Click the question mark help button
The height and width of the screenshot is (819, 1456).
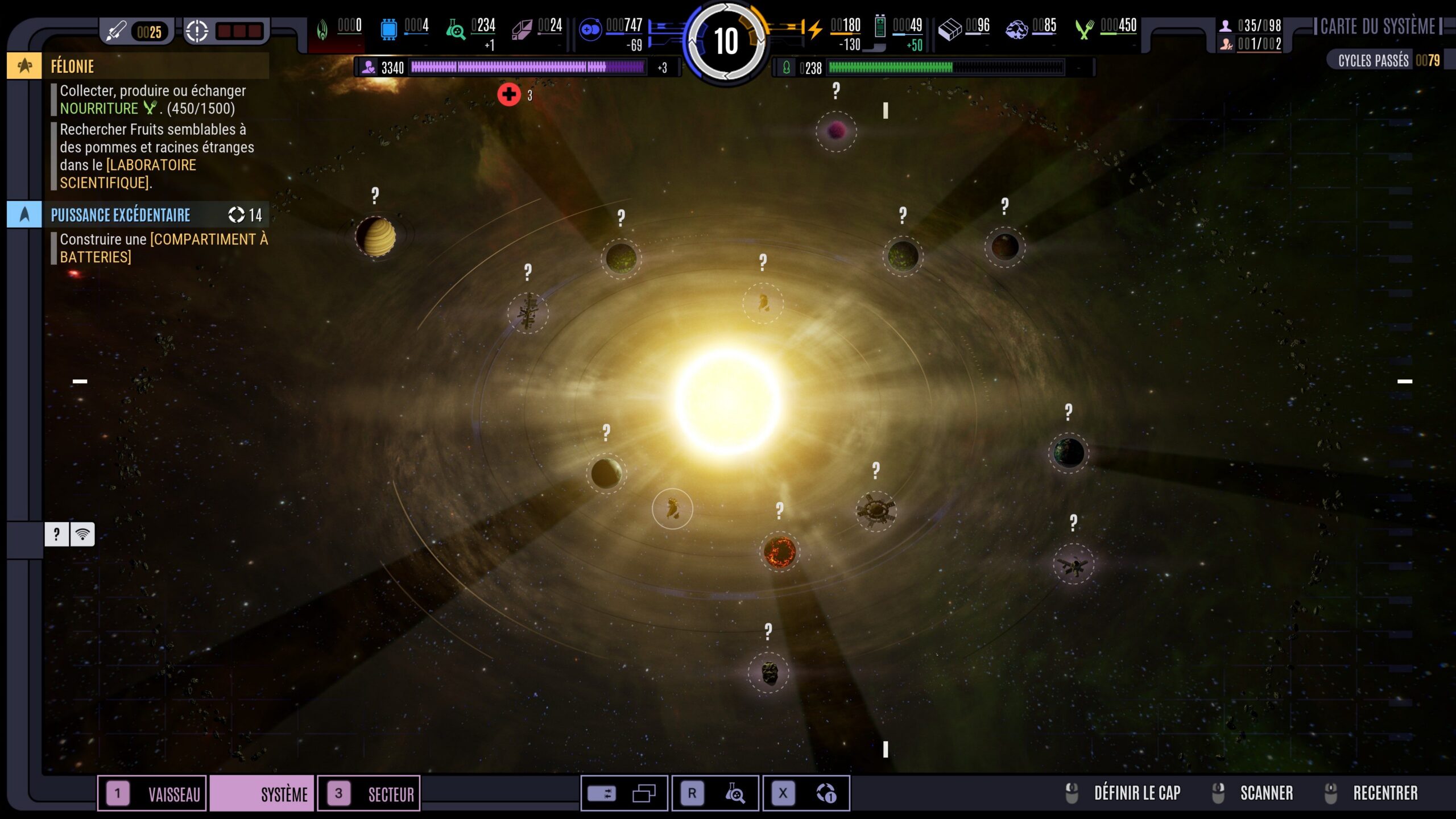[56, 534]
